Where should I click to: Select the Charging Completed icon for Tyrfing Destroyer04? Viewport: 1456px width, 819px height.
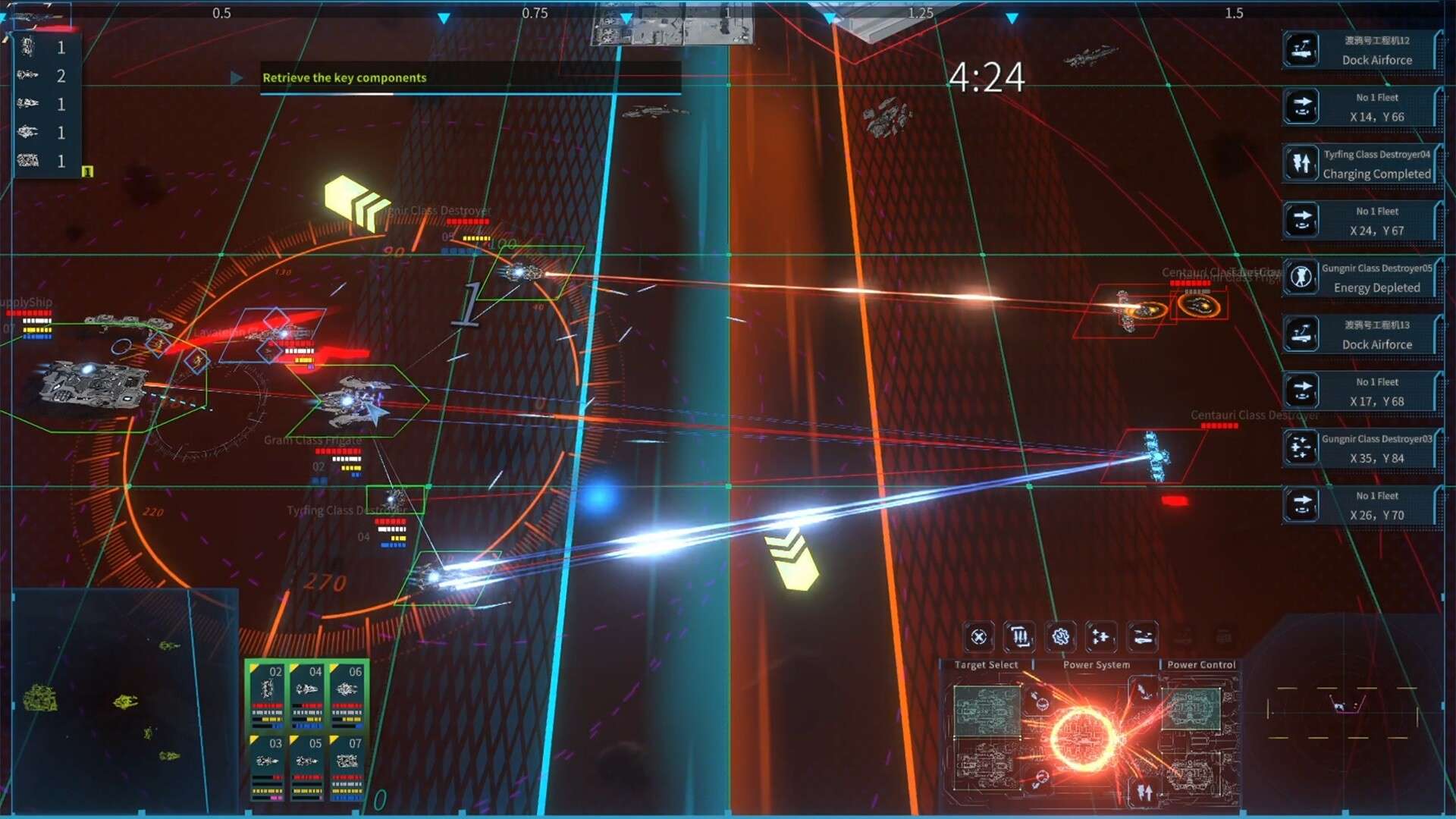[1301, 164]
